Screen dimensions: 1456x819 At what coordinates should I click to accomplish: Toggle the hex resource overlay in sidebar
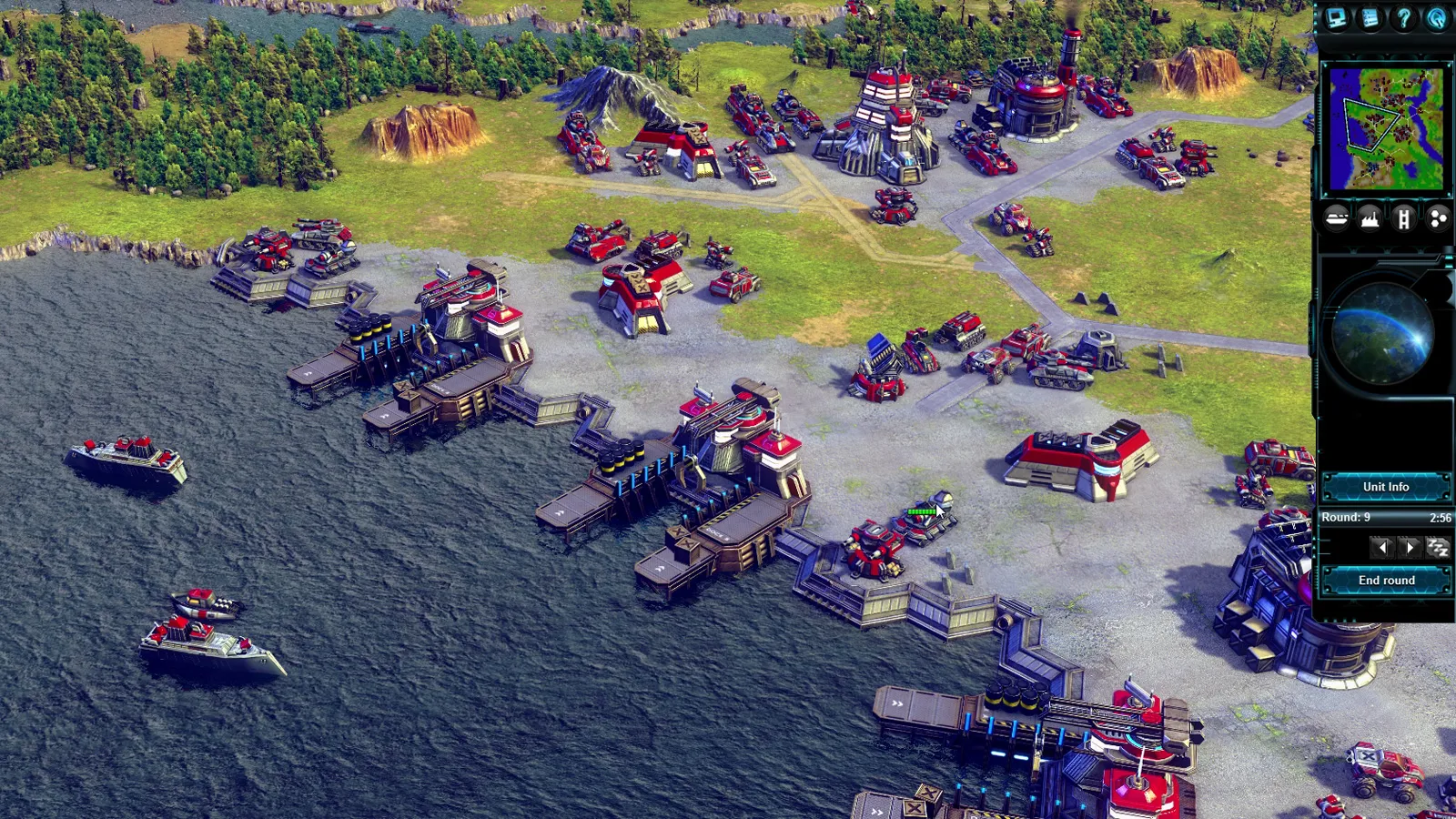click(x=1440, y=219)
